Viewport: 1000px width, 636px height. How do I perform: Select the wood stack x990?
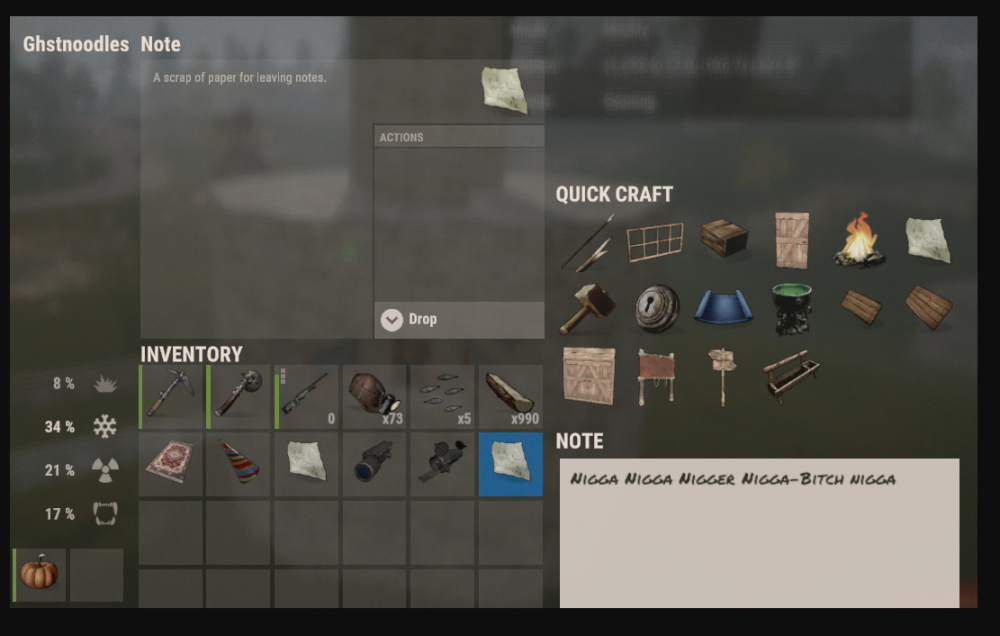(x=510, y=396)
